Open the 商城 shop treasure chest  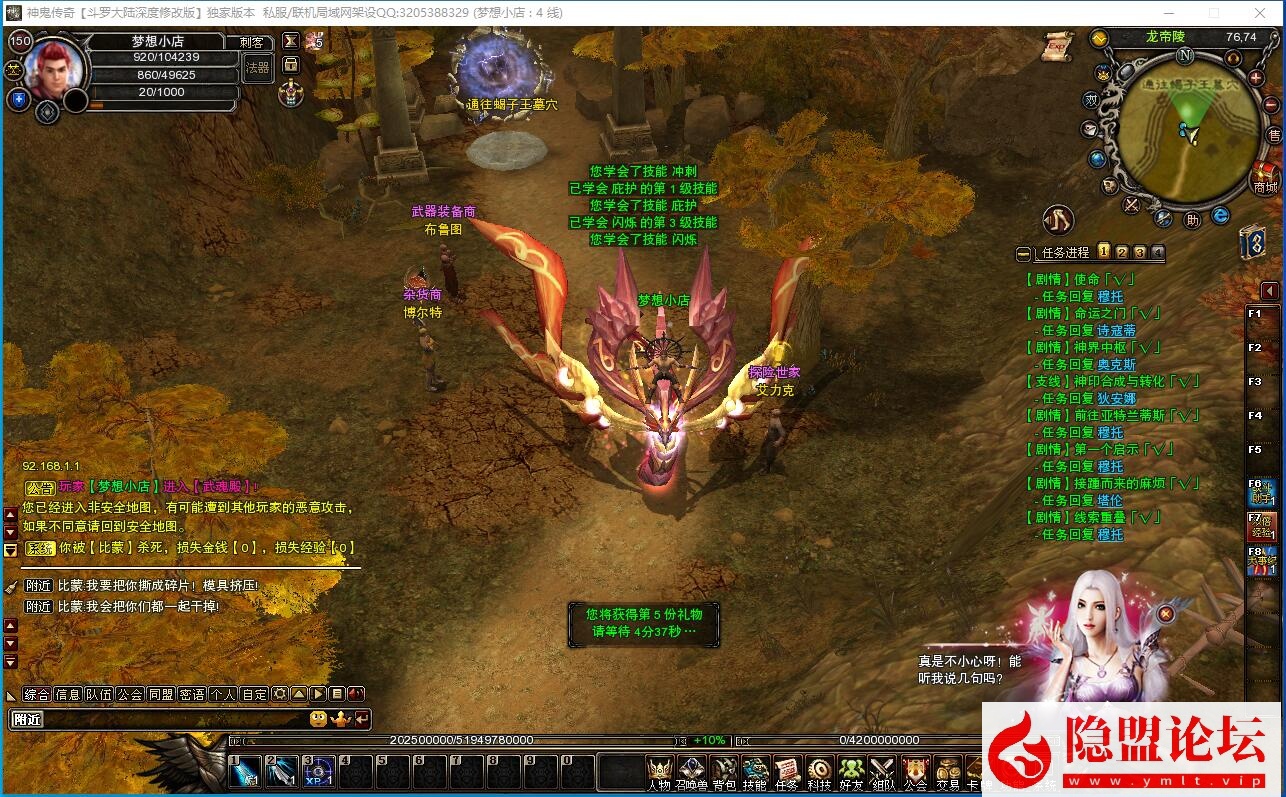(1266, 176)
